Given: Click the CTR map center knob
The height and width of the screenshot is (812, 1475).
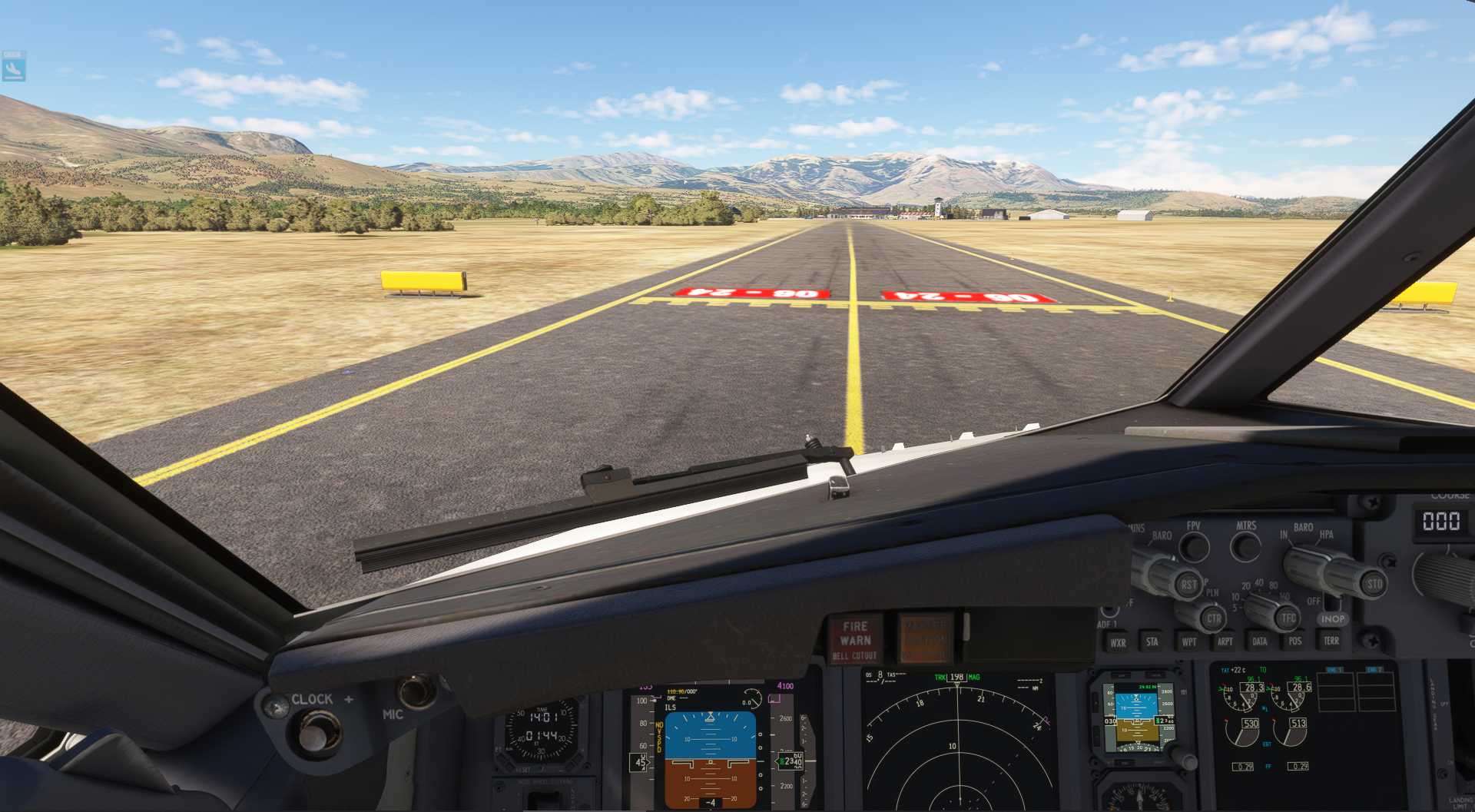Looking at the screenshot, I should [1213, 618].
